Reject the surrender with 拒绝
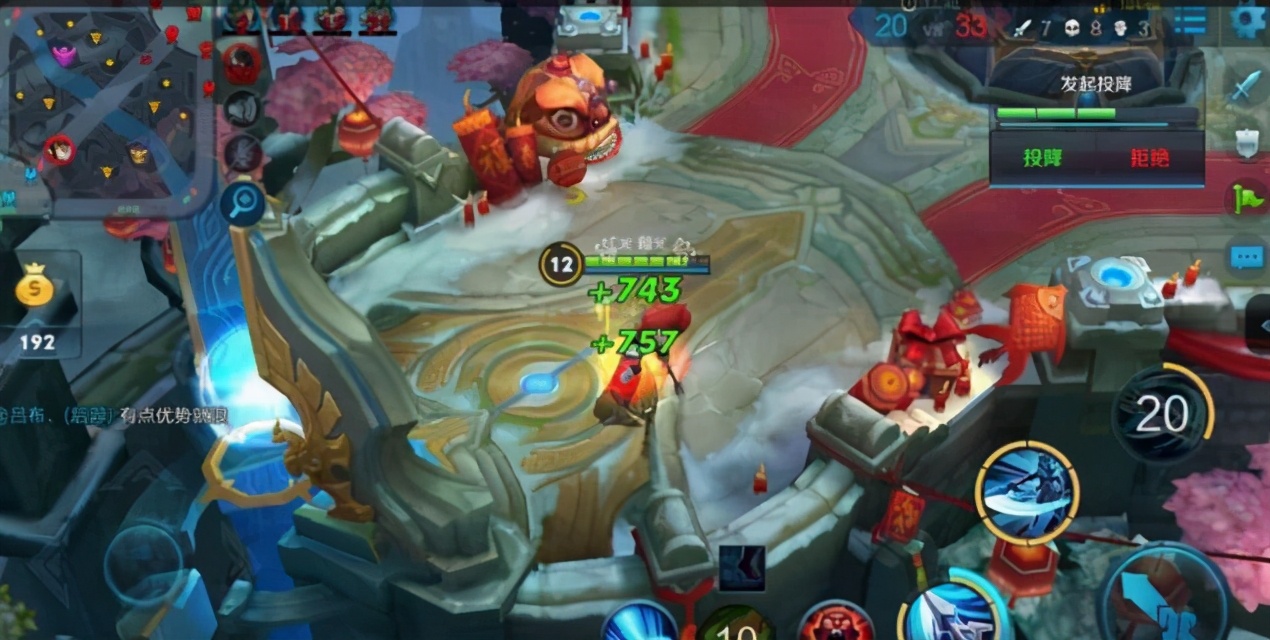Viewport: 1270px width, 640px height. pyautogui.click(x=1149, y=158)
